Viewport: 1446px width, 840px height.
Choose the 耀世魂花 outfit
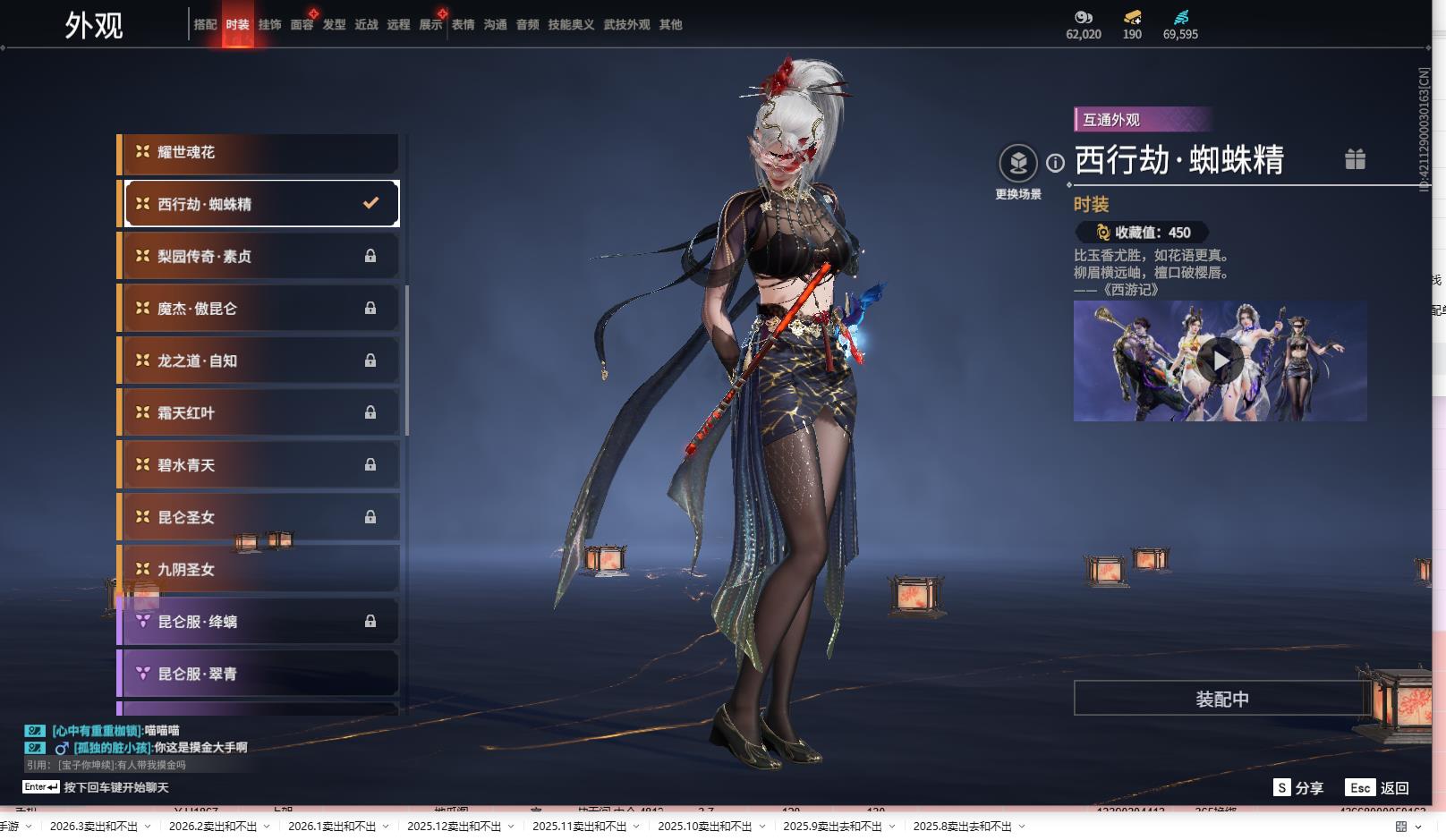pos(259,153)
